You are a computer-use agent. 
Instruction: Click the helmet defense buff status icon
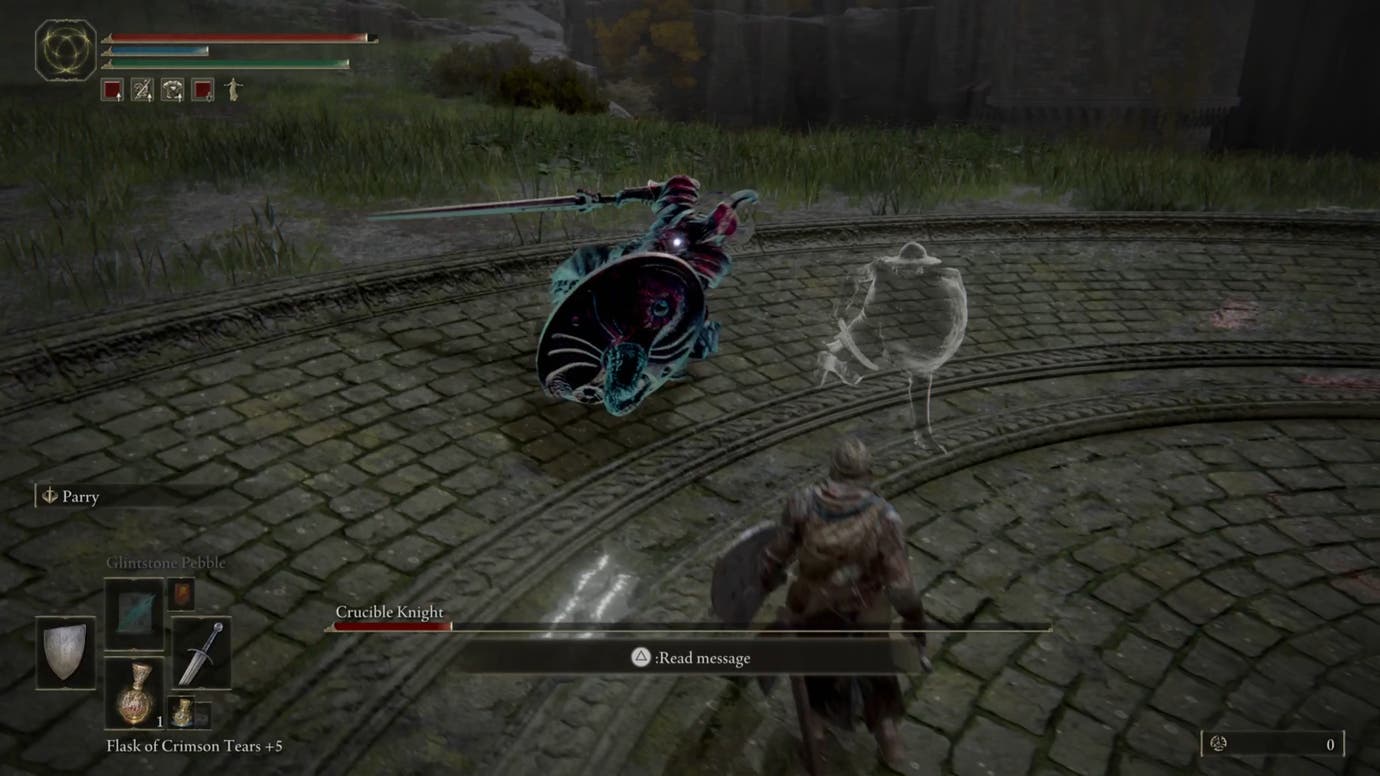click(x=172, y=90)
